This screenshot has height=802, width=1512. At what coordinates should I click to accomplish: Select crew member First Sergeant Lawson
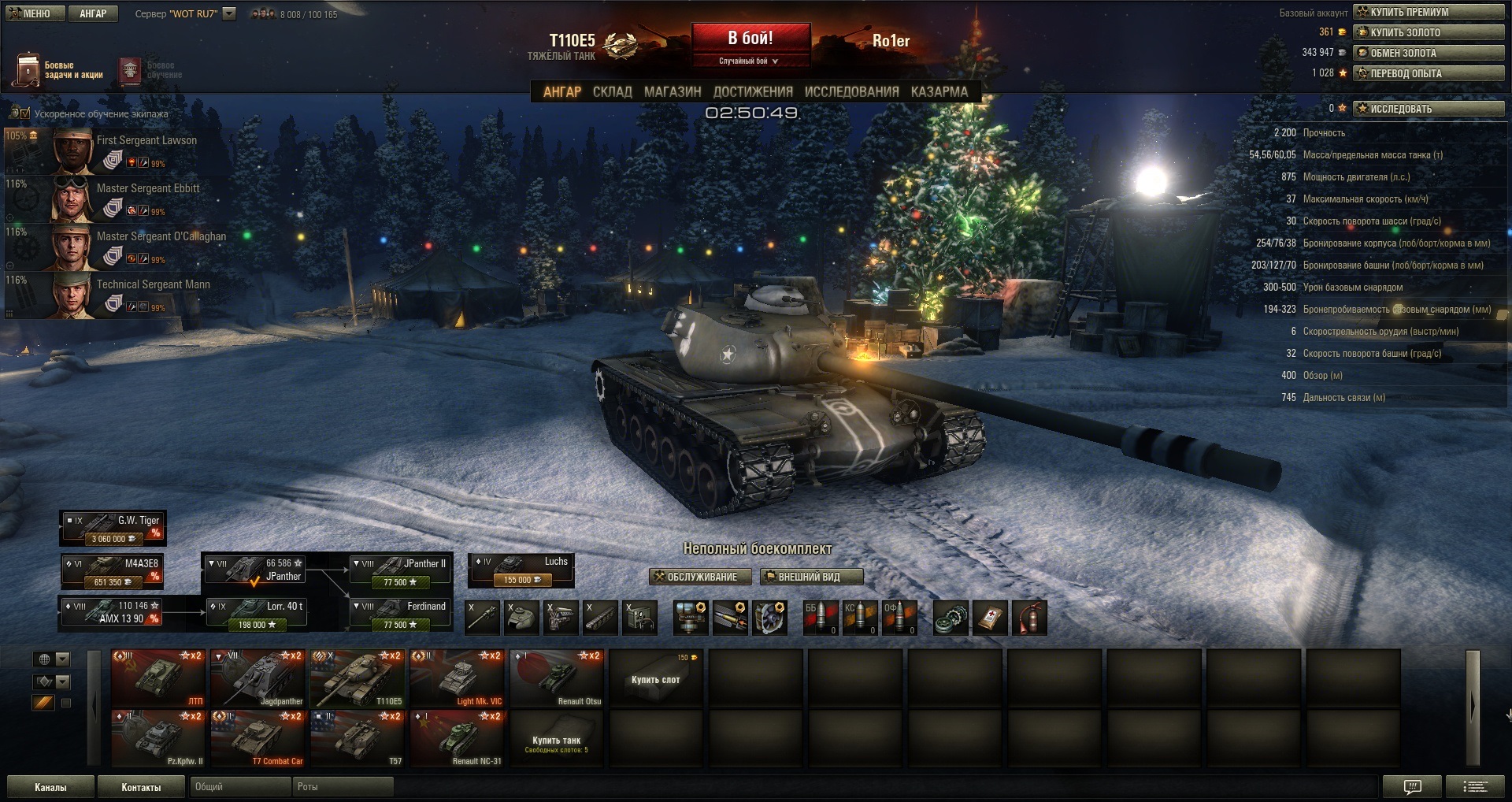tap(126, 150)
